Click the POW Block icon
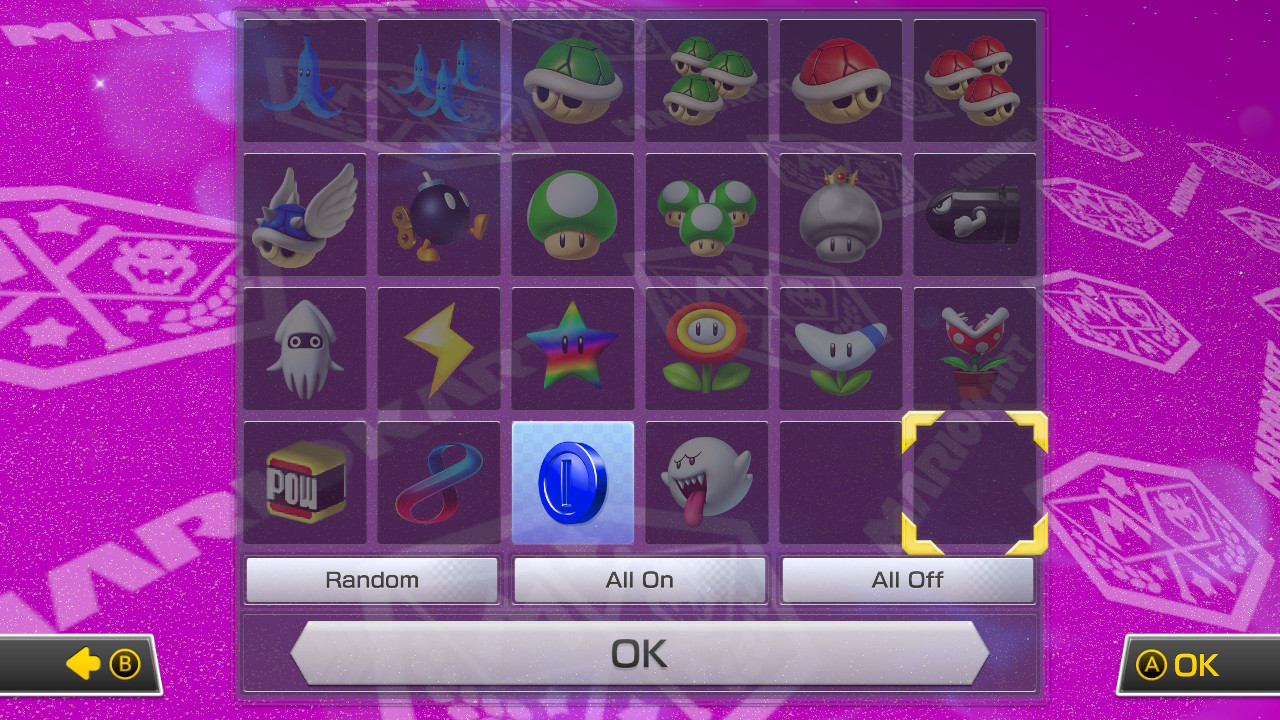Viewport: 1280px width, 720px height. coord(304,482)
